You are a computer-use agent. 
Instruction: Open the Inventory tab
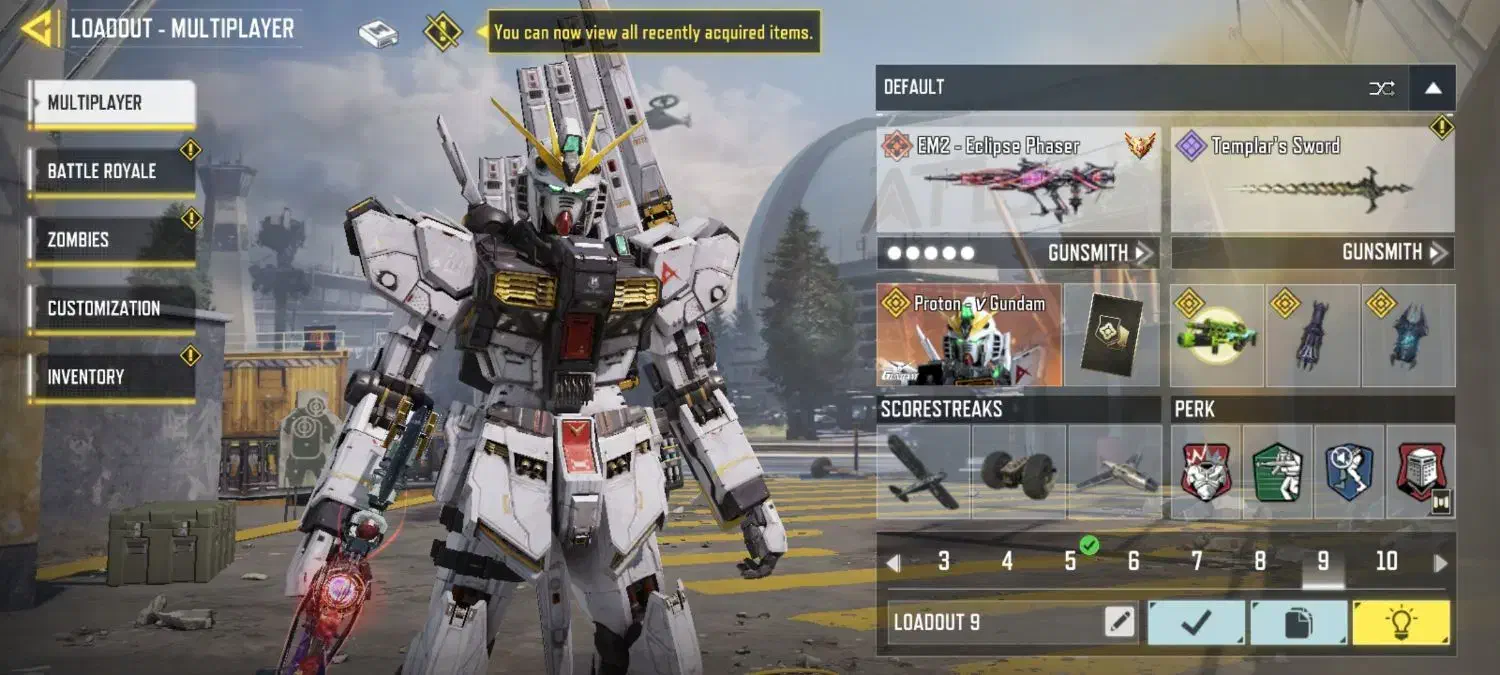pyautogui.click(x=110, y=377)
